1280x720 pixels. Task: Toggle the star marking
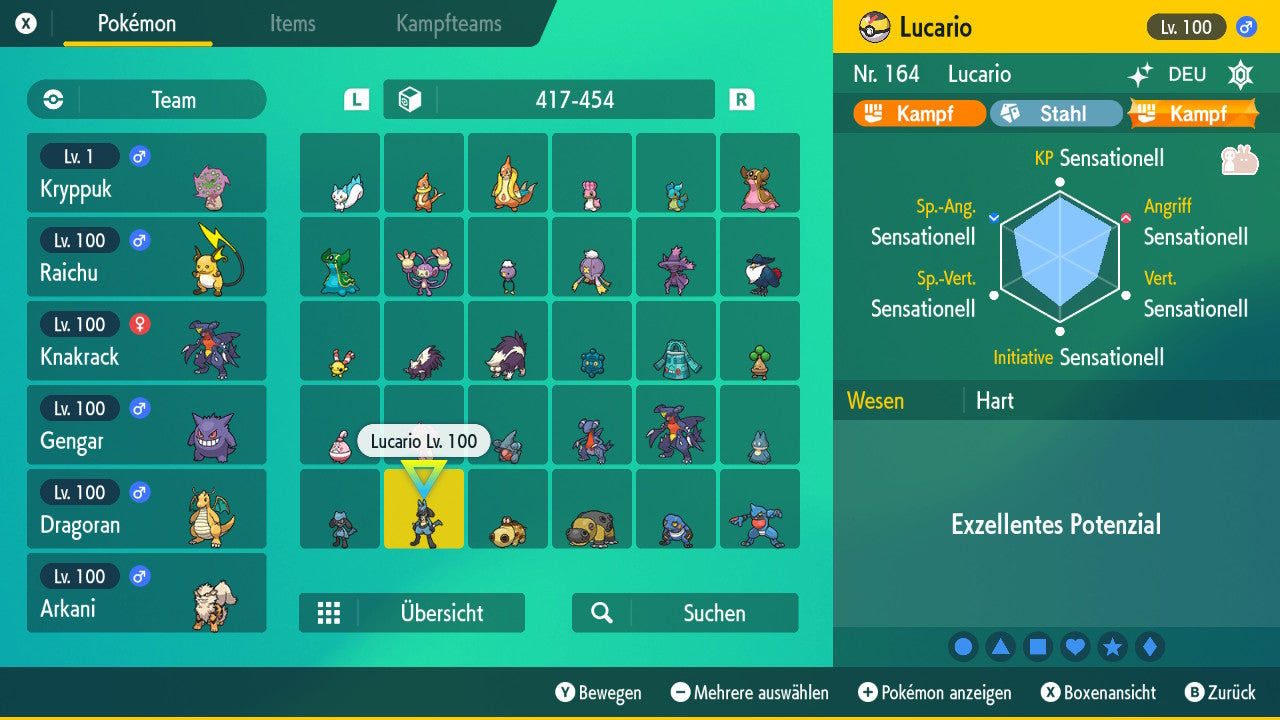(x=1112, y=647)
